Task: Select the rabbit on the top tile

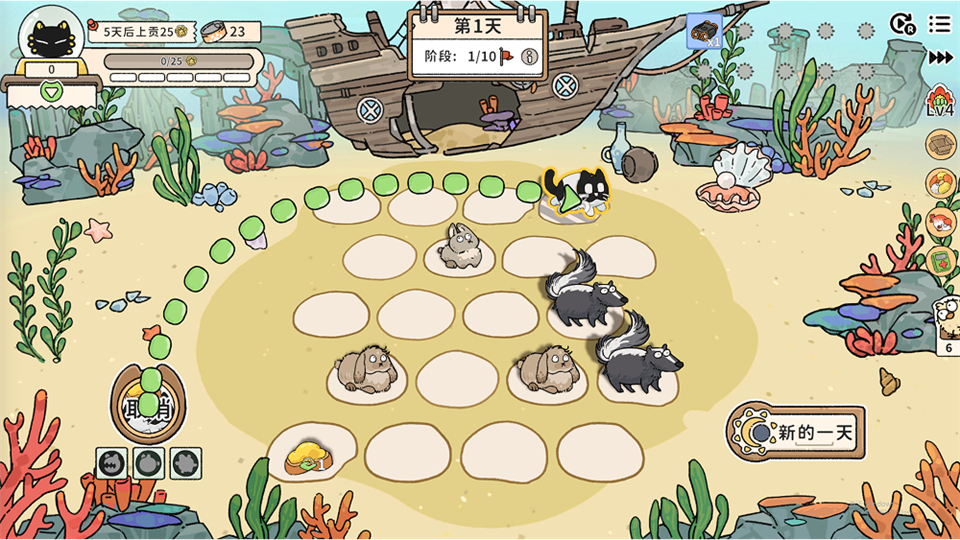Action: 461,247
